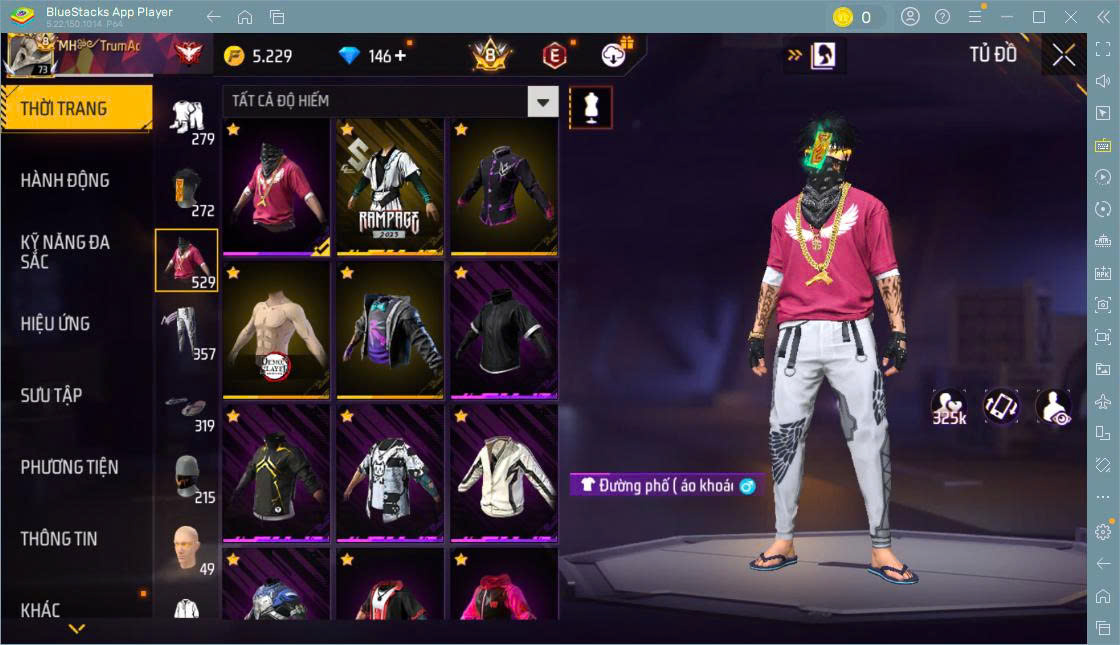Close the wardrobe with the X button

[1063, 56]
